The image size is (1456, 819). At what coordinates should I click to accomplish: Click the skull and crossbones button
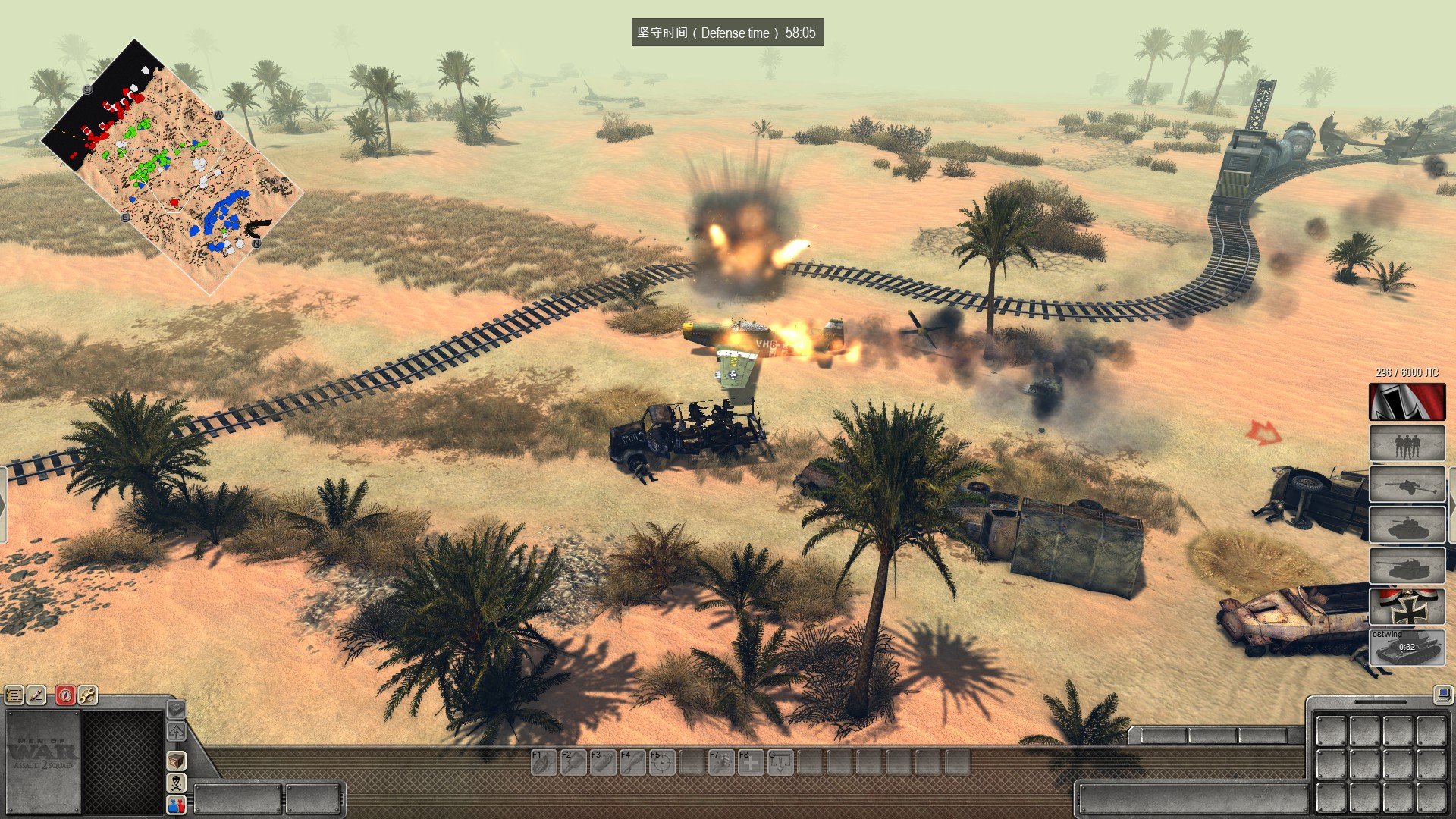176,783
